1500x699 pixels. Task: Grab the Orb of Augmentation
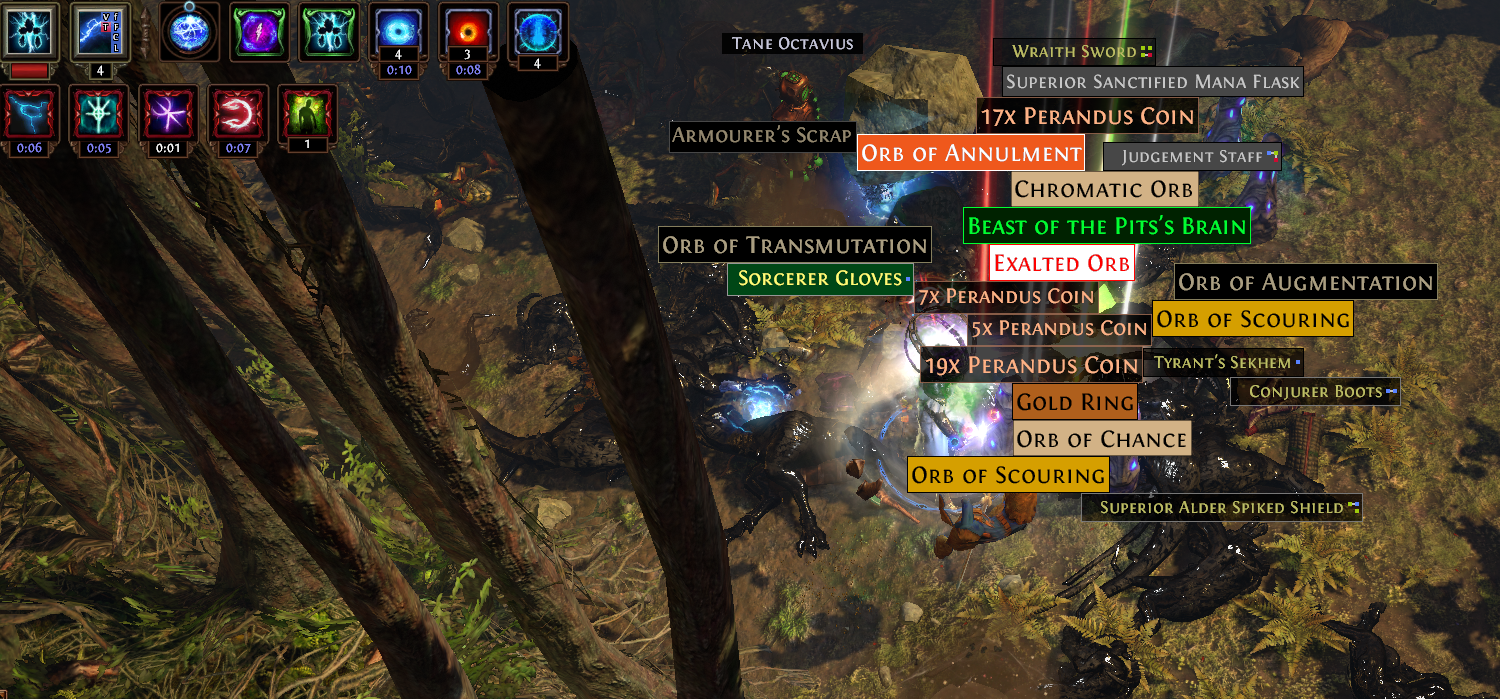pyautogui.click(x=1305, y=282)
